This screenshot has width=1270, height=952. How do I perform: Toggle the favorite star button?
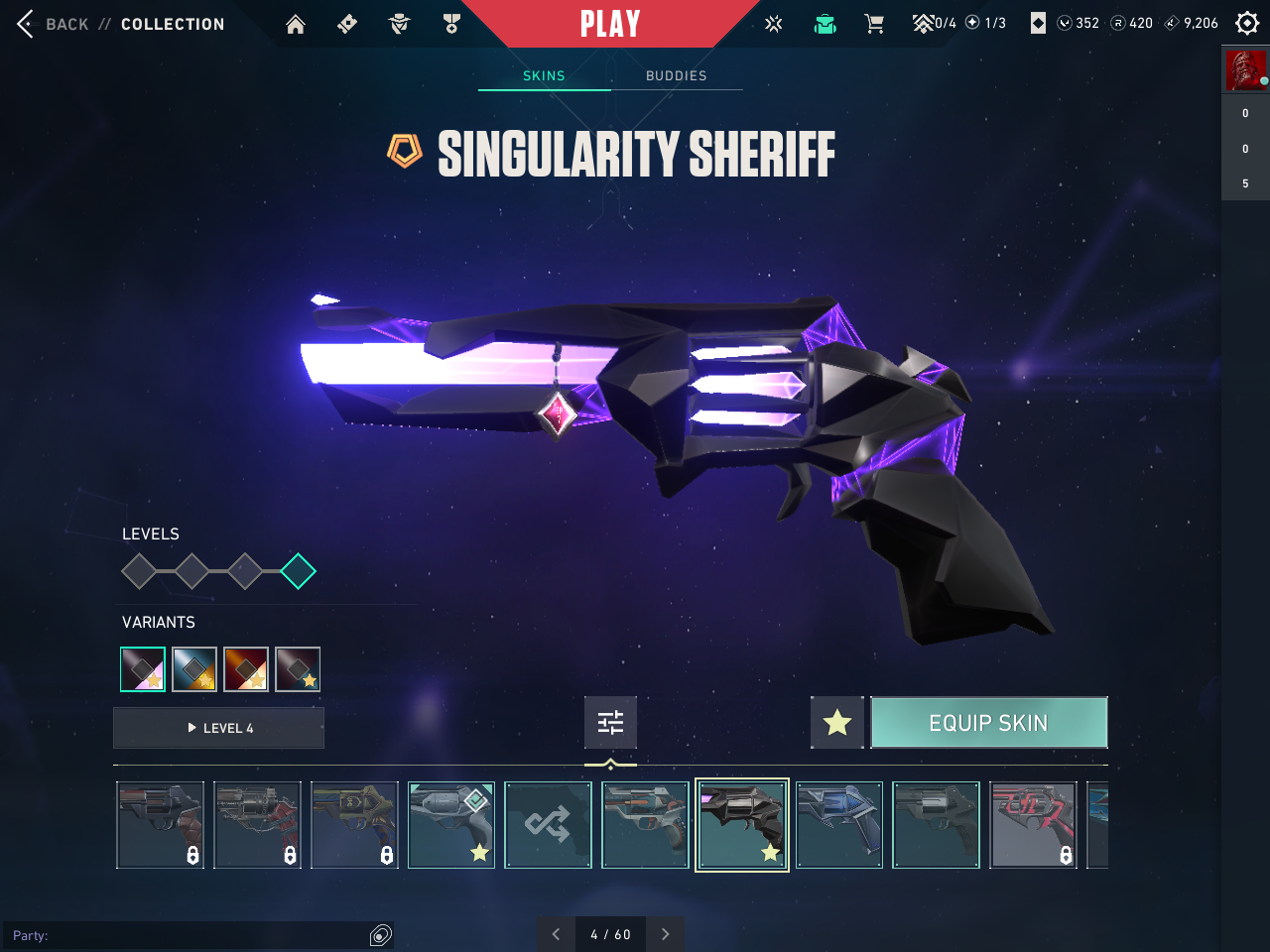[x=837, y=723]
